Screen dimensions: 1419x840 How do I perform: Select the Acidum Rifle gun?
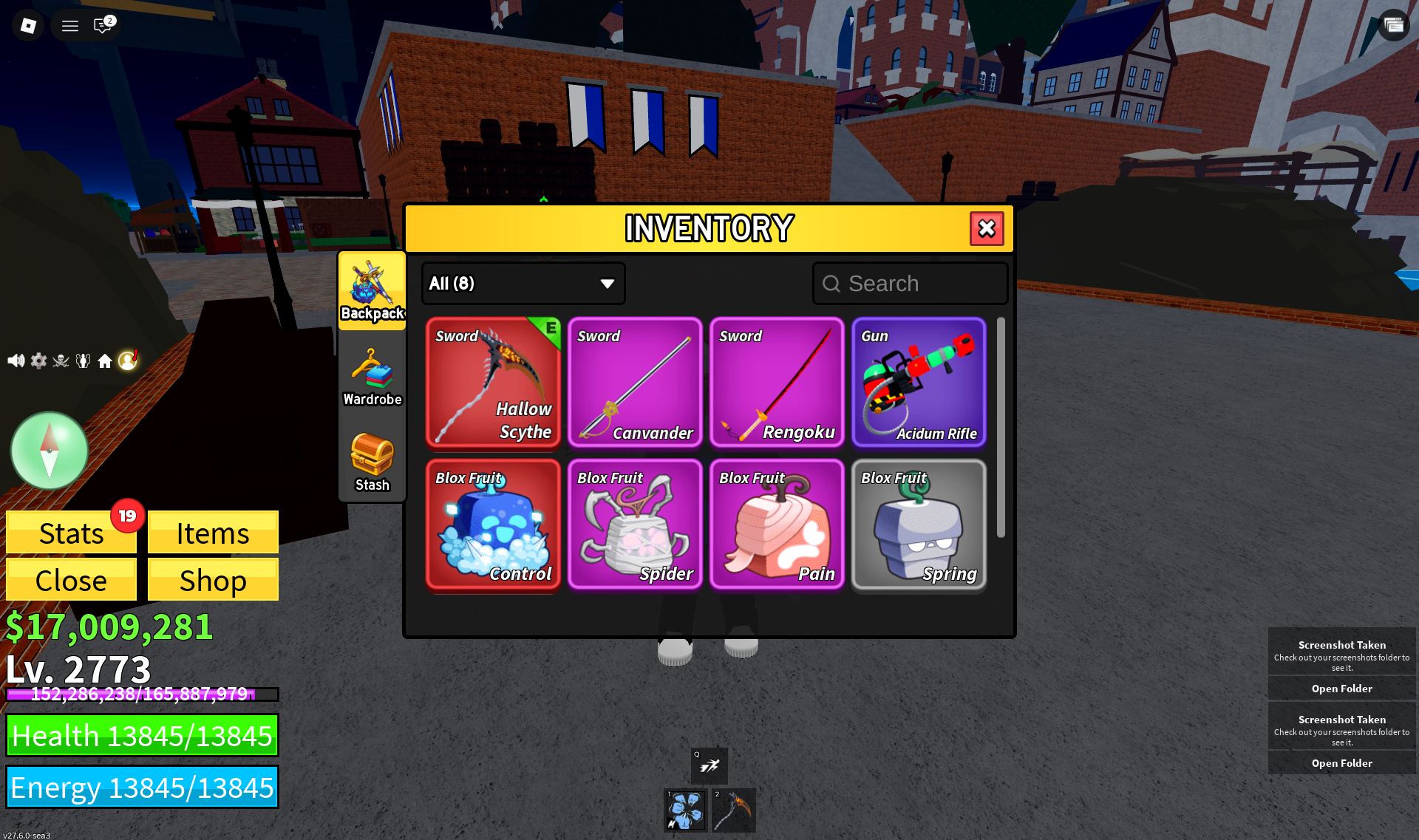pos(919,383)
